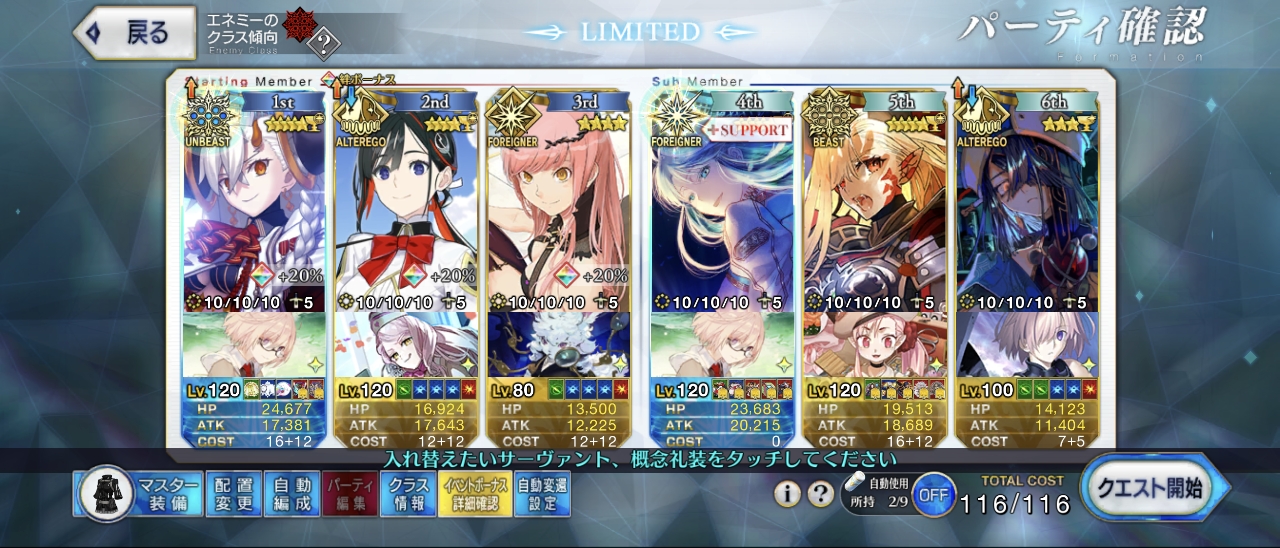Open 自動変還設定 settings

542,494
